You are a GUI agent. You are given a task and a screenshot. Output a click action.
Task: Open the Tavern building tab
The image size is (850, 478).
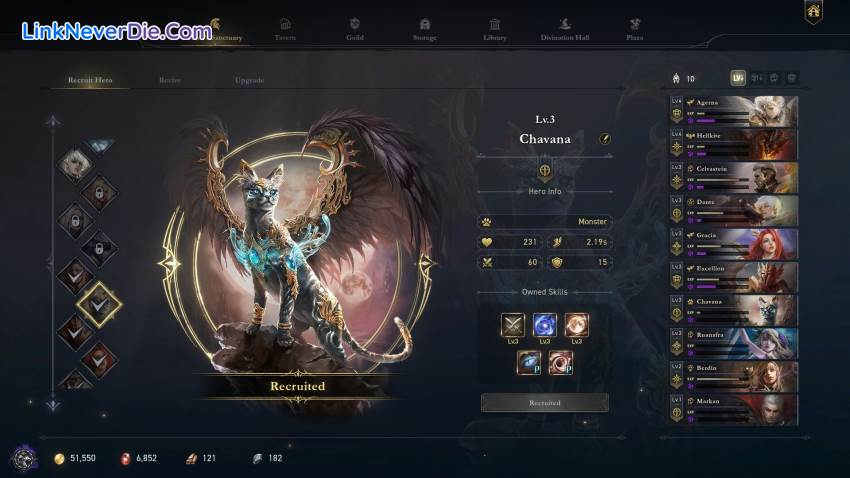click(x=285, y=29)
